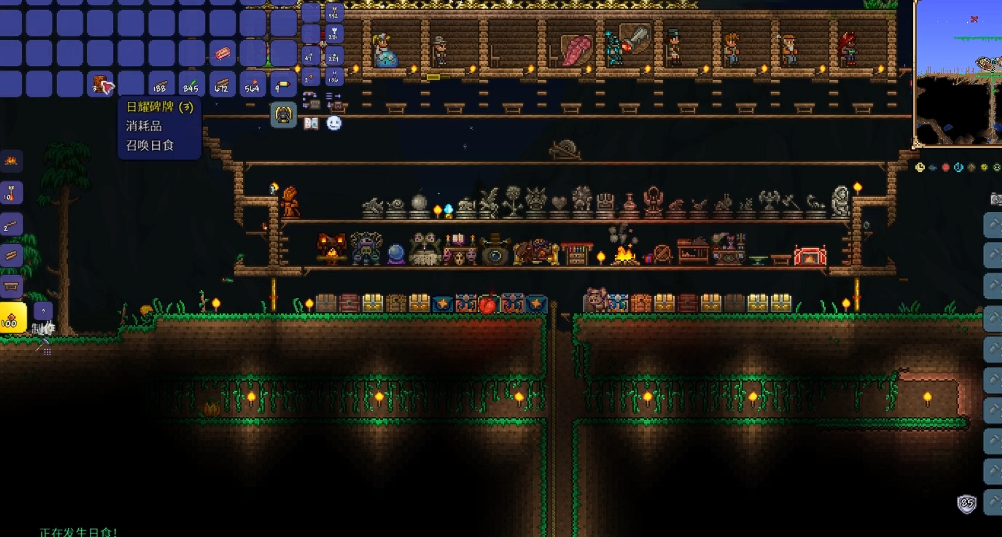Select the stack of 564 torches
The image size is (1002, 537).
pos(252,84)
